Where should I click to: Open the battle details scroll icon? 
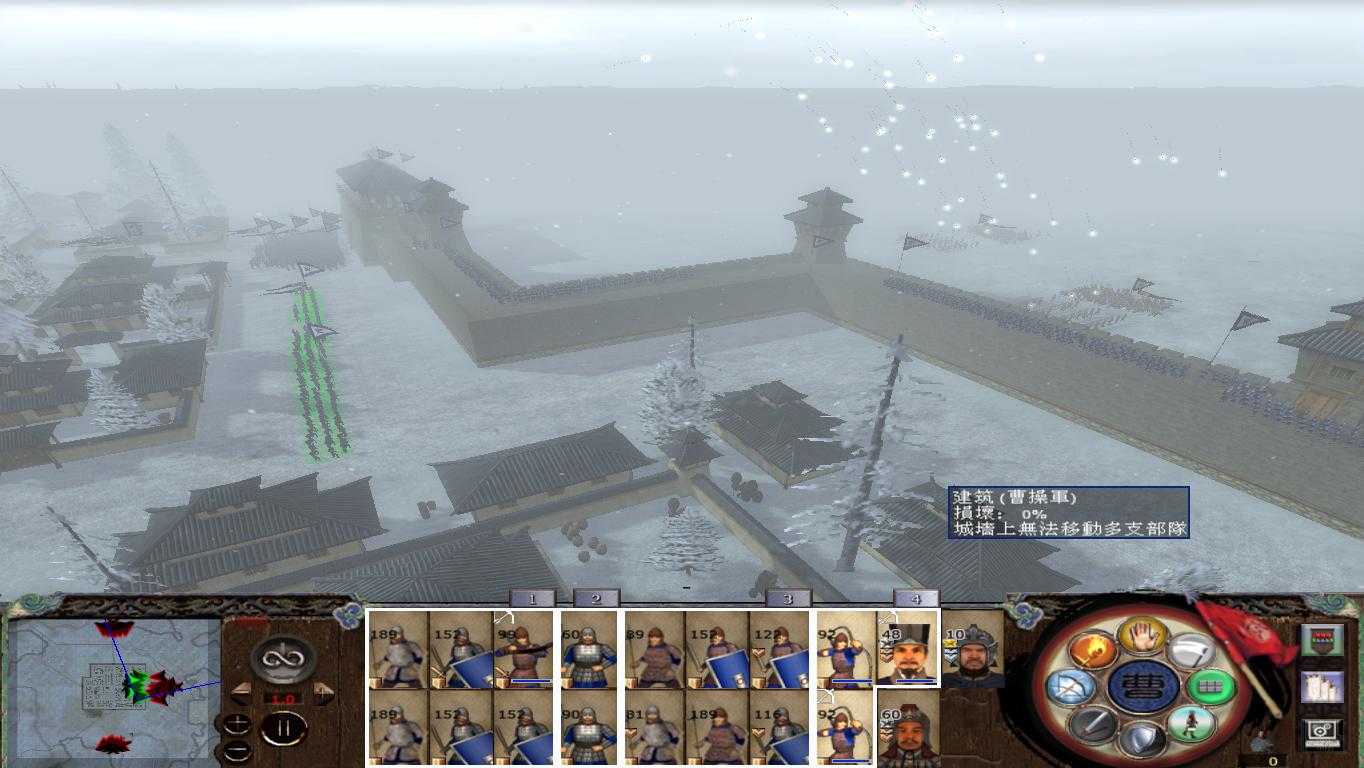pos(1320,689)
